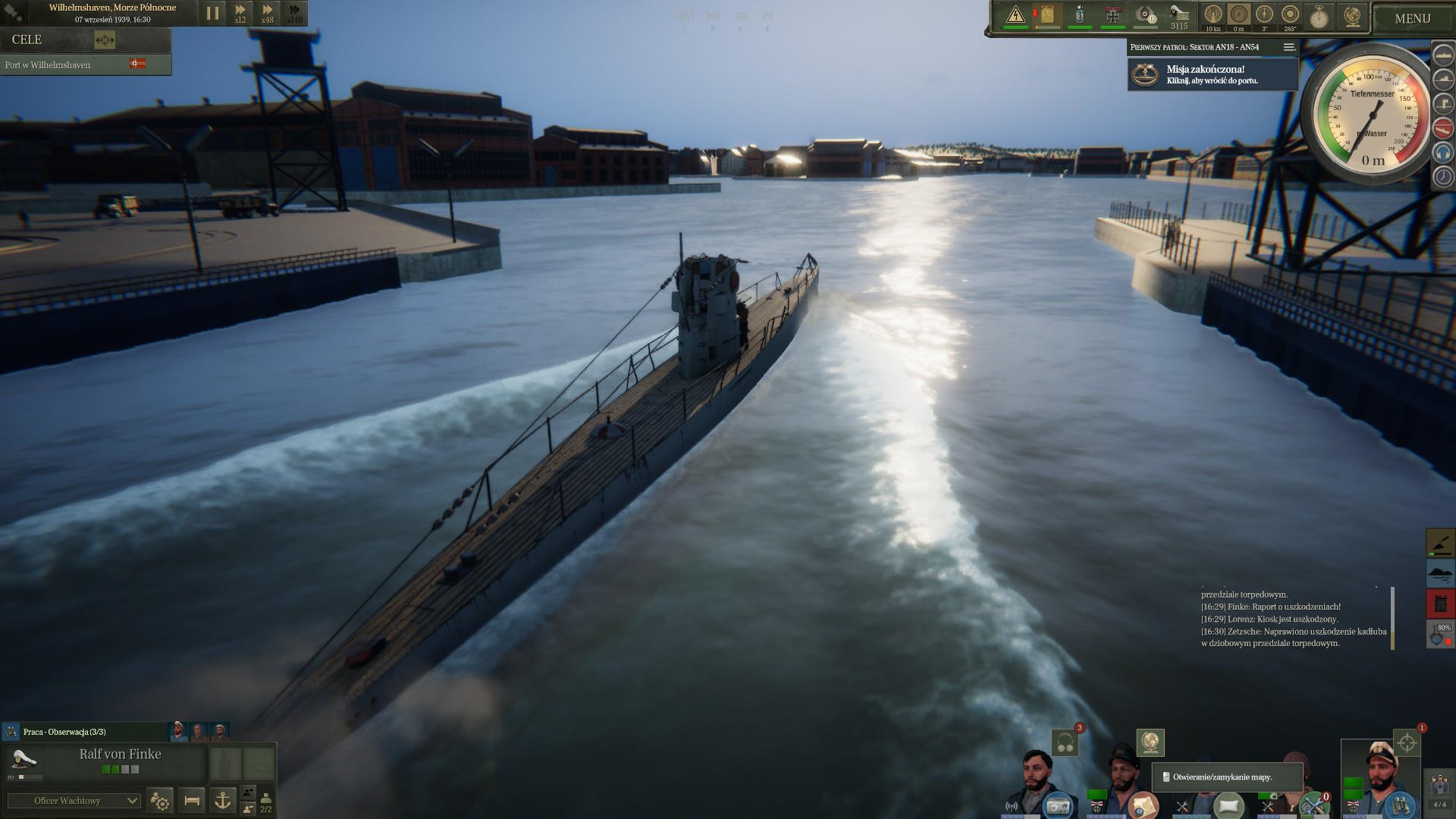Select the 'Port w Wilhelmshaven' objective
Viewport: 1456px width, 819px height.
coord(48,65)
